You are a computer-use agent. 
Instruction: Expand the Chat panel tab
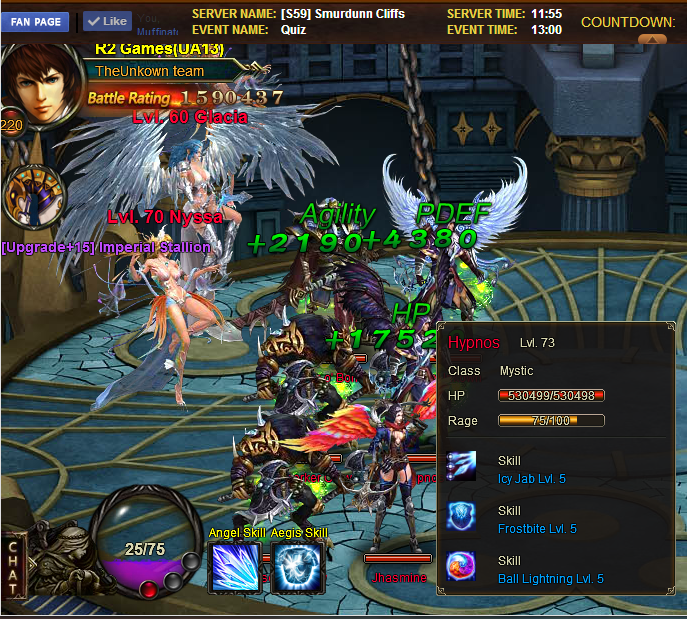pos(13,568)
